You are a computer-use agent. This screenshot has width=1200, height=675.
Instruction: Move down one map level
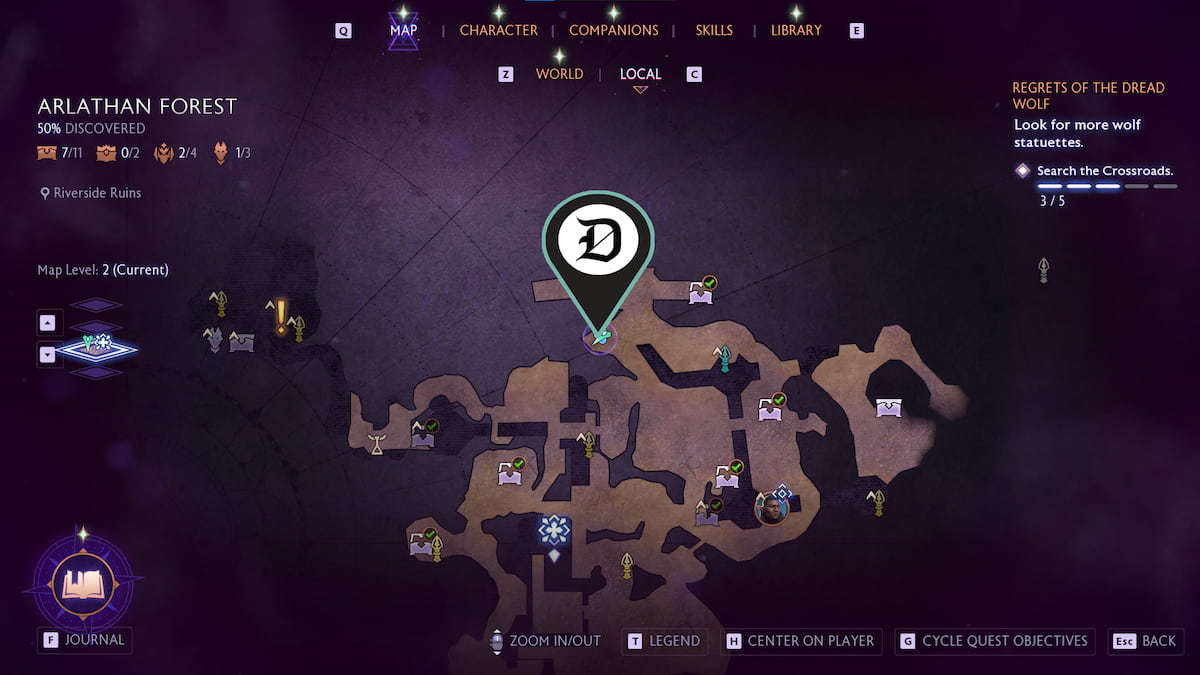(x=48, y=354)
